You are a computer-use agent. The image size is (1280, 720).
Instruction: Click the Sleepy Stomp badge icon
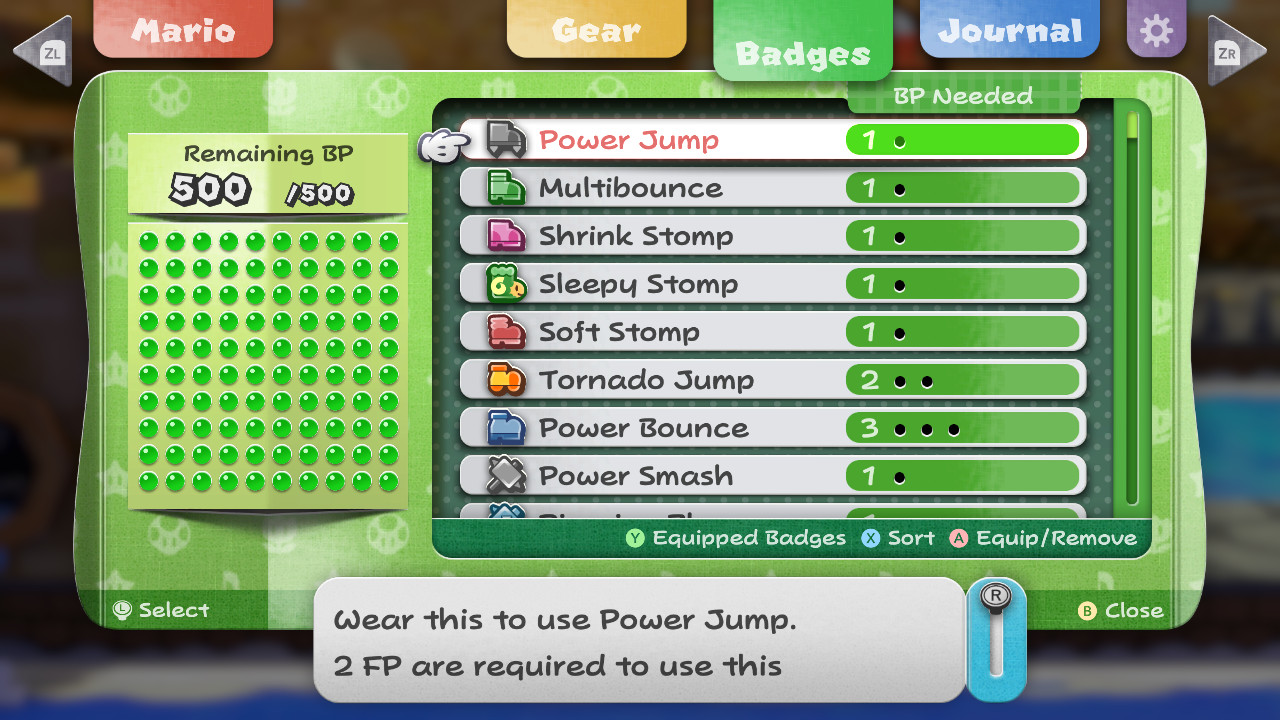click(x=506, y=284)
